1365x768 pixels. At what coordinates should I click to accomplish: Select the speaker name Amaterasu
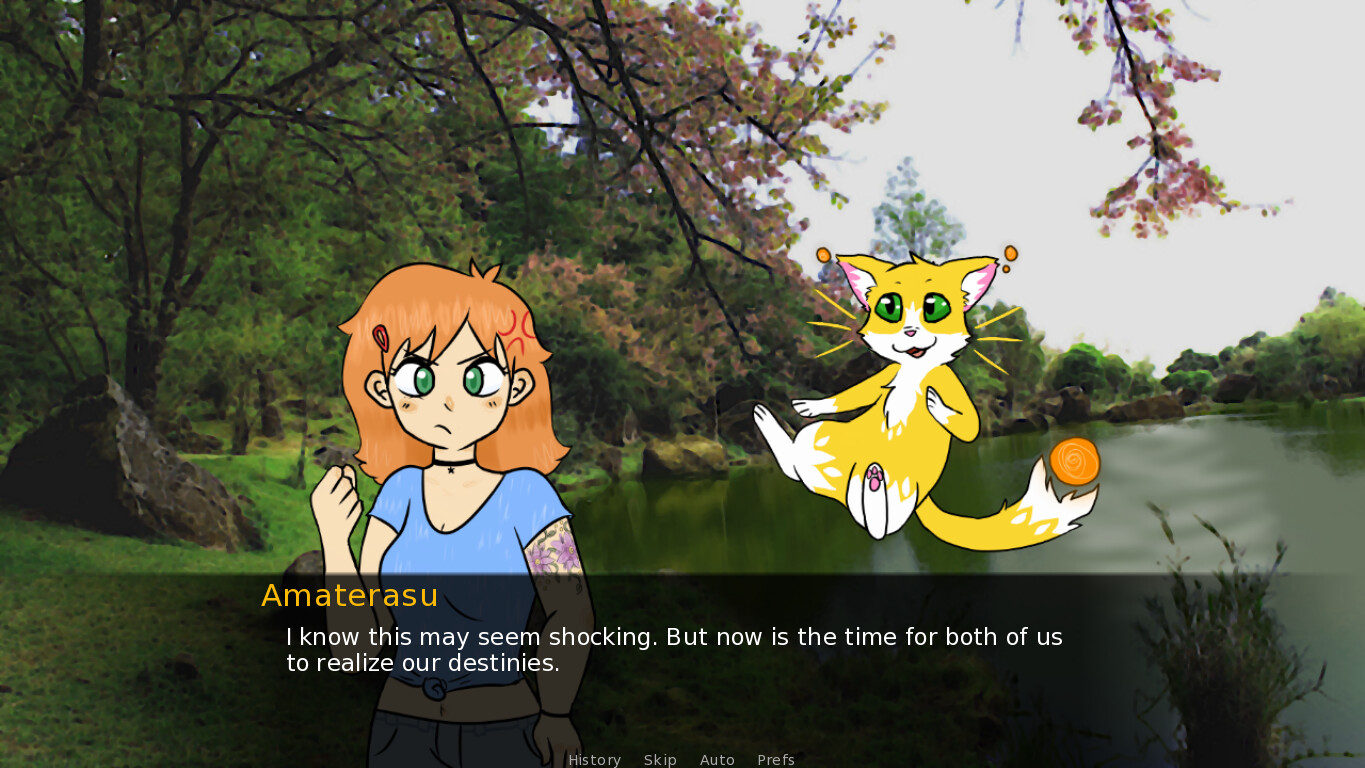(348, 596)
